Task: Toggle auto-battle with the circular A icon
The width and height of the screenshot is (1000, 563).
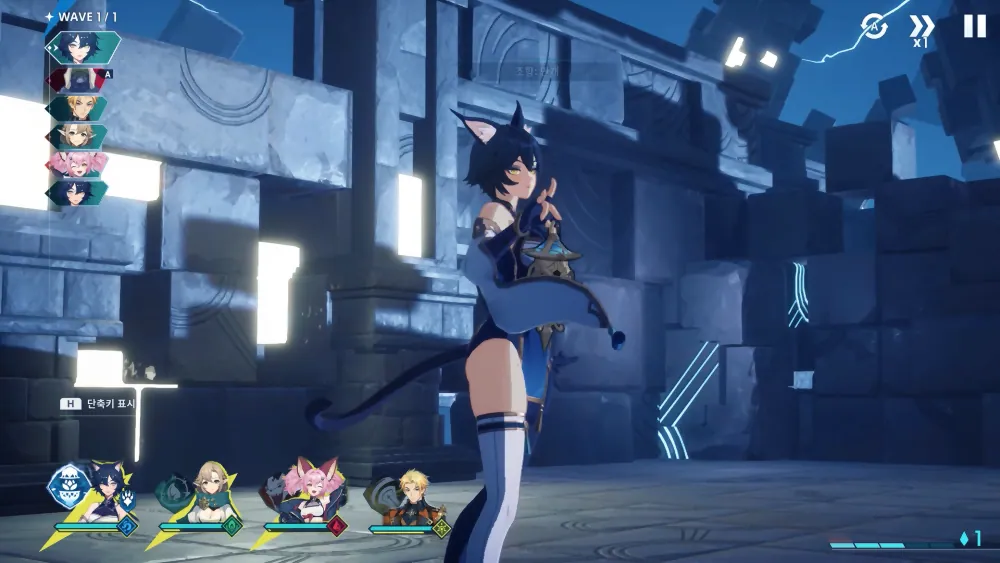Action: (x=874, y=27)
